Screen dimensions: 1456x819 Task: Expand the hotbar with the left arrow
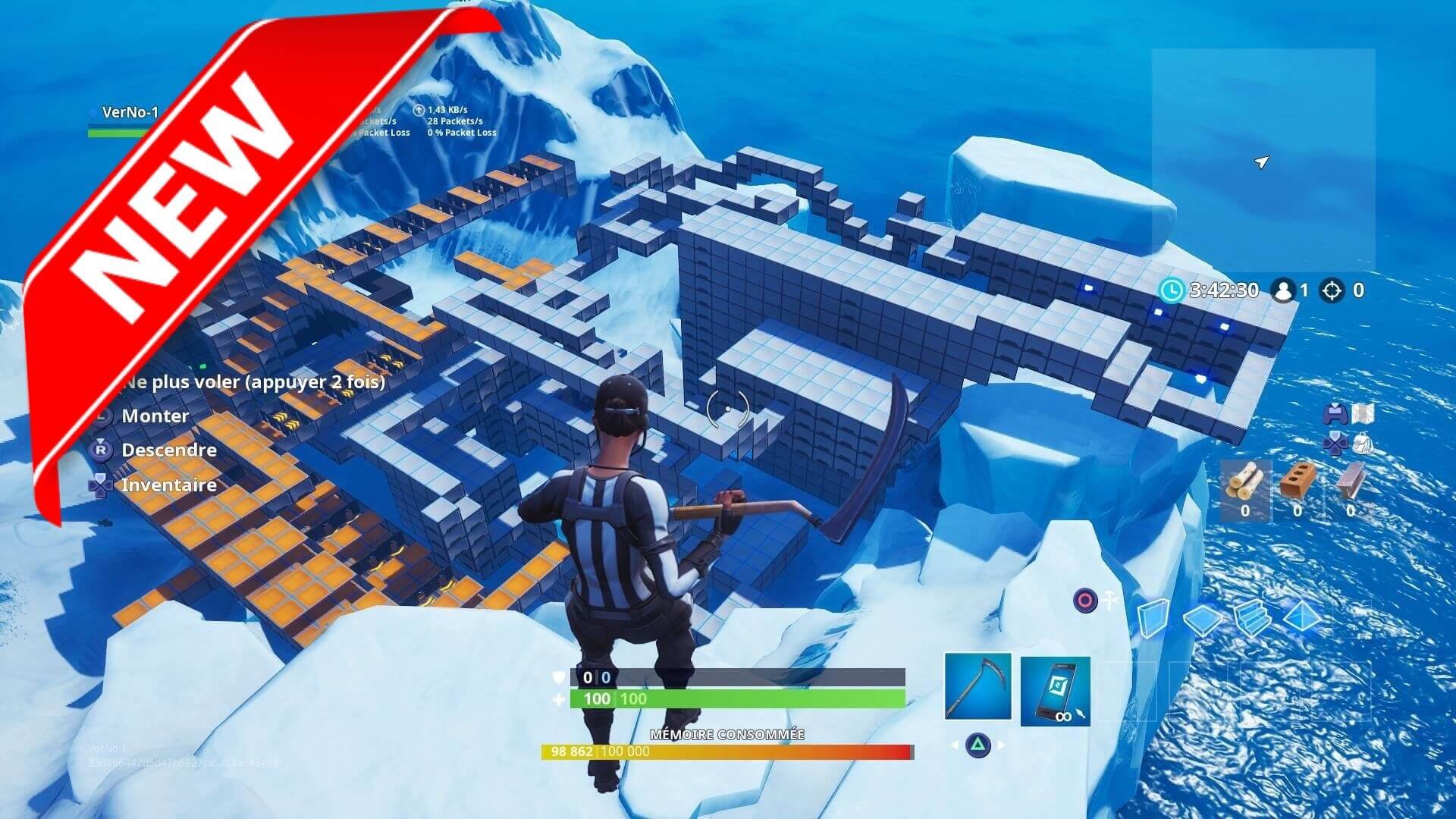pyautogui.click(x=955, y=745)
